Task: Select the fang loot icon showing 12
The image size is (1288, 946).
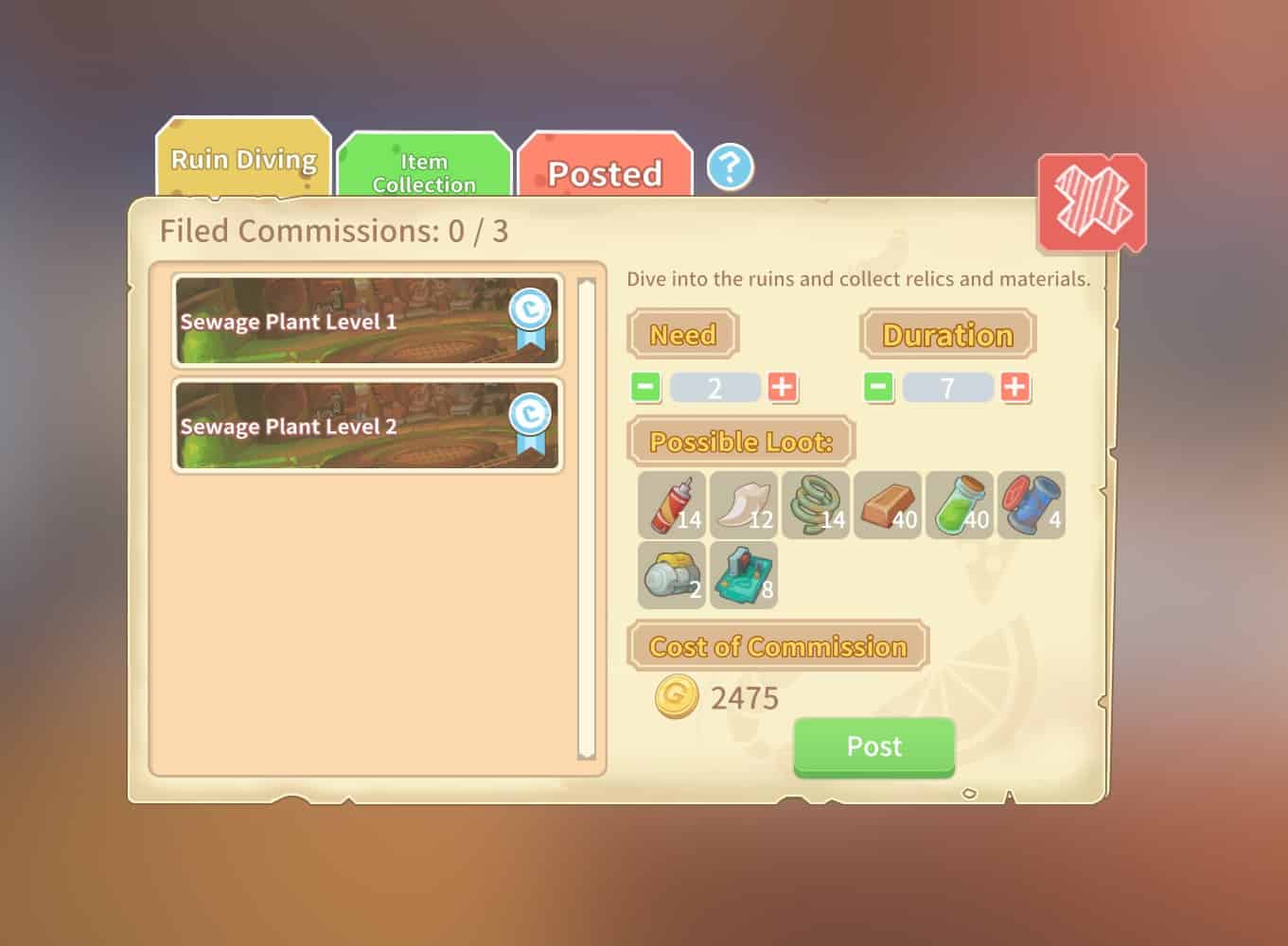Action: [744, 504]
